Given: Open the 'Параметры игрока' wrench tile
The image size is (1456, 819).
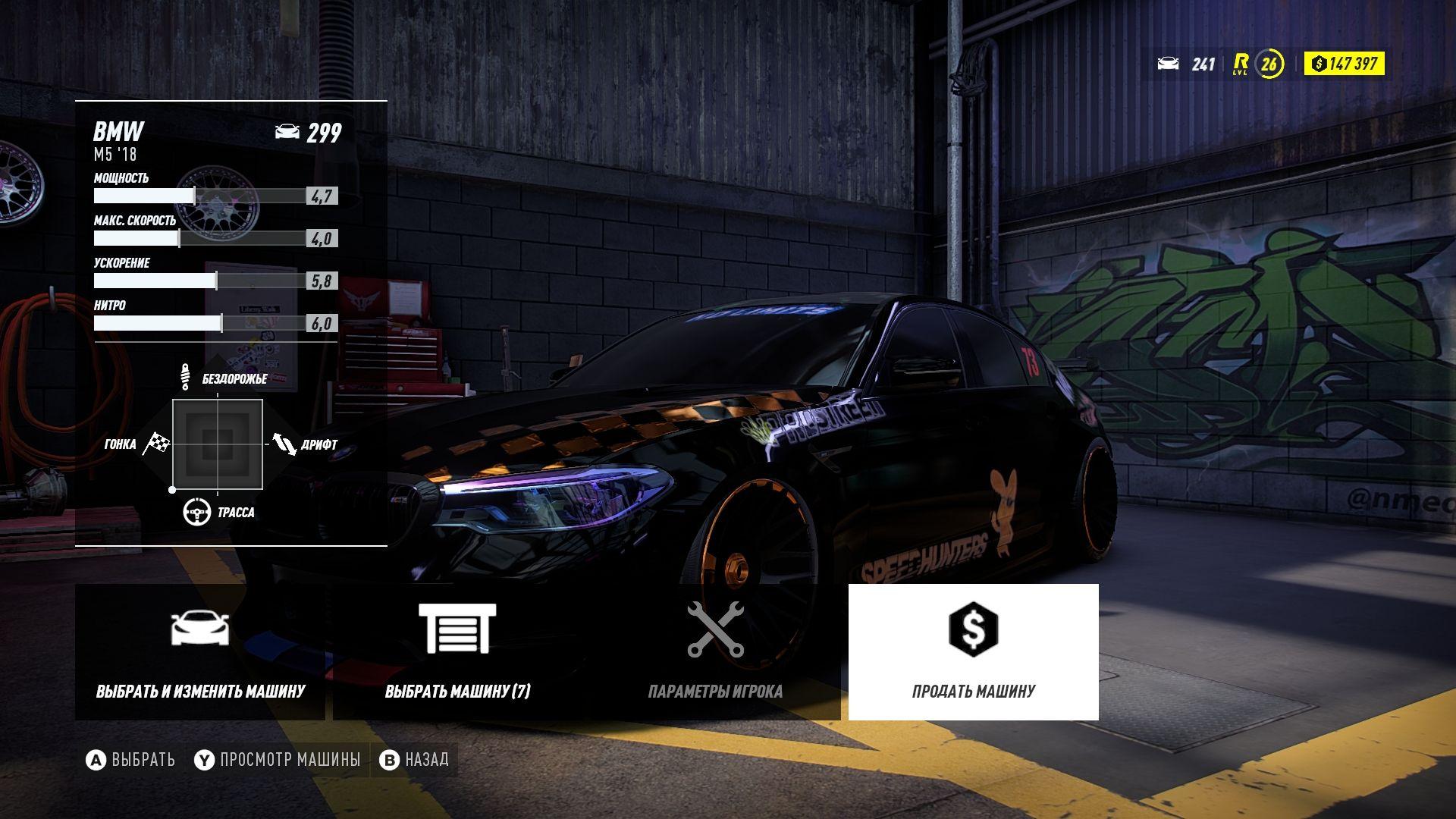Looking at the screenshot, I should [715, 652].
